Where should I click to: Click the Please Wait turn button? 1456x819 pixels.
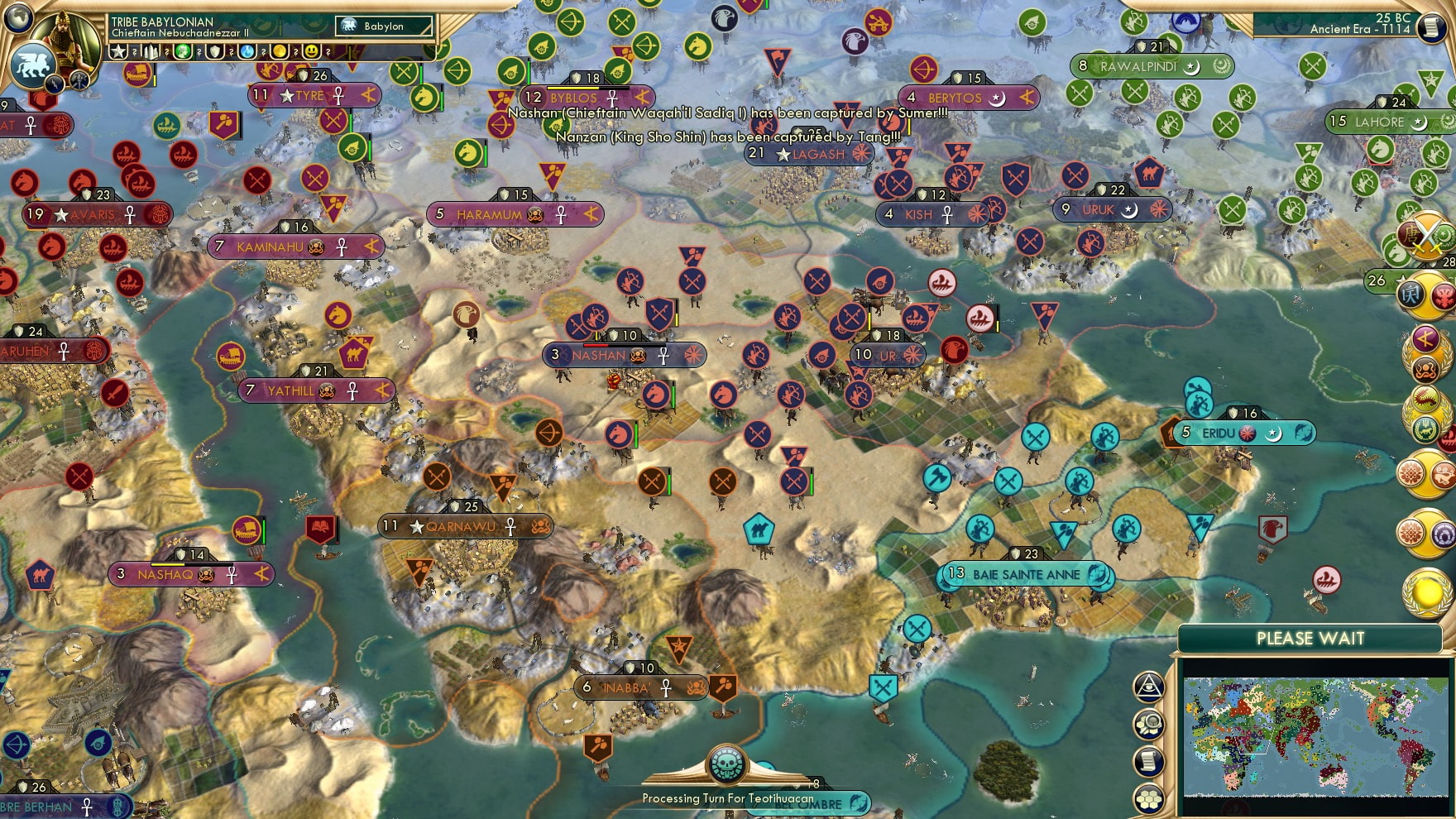coord(1310,639)
